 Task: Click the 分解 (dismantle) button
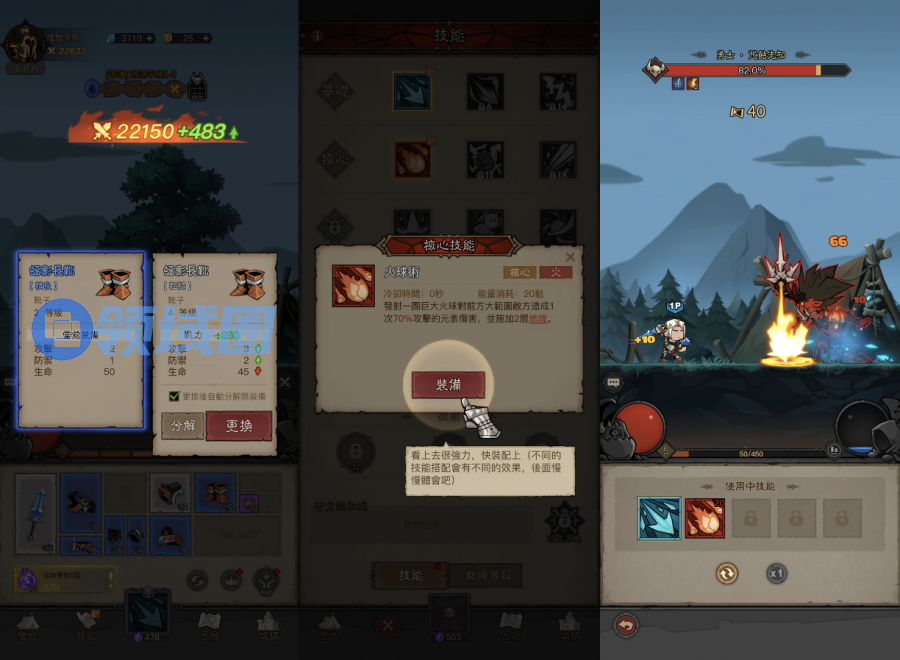[182, 425]
